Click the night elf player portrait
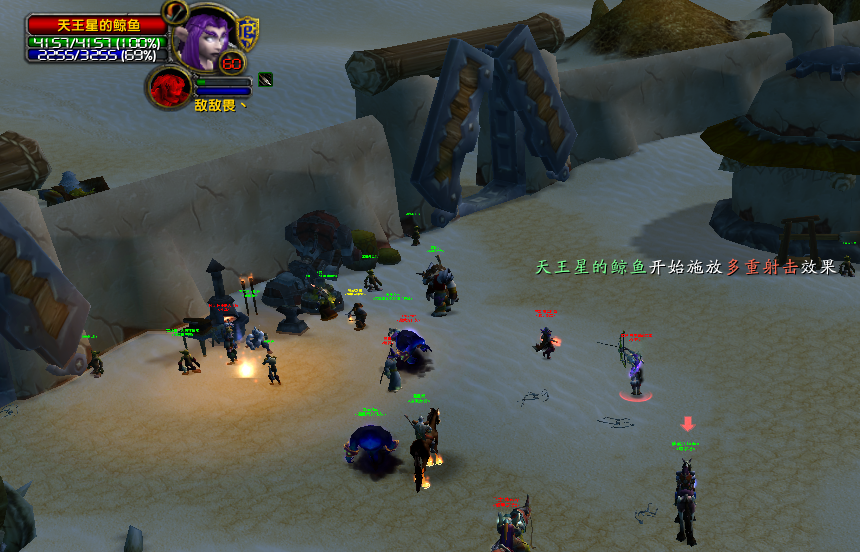 tap(204, 40)
